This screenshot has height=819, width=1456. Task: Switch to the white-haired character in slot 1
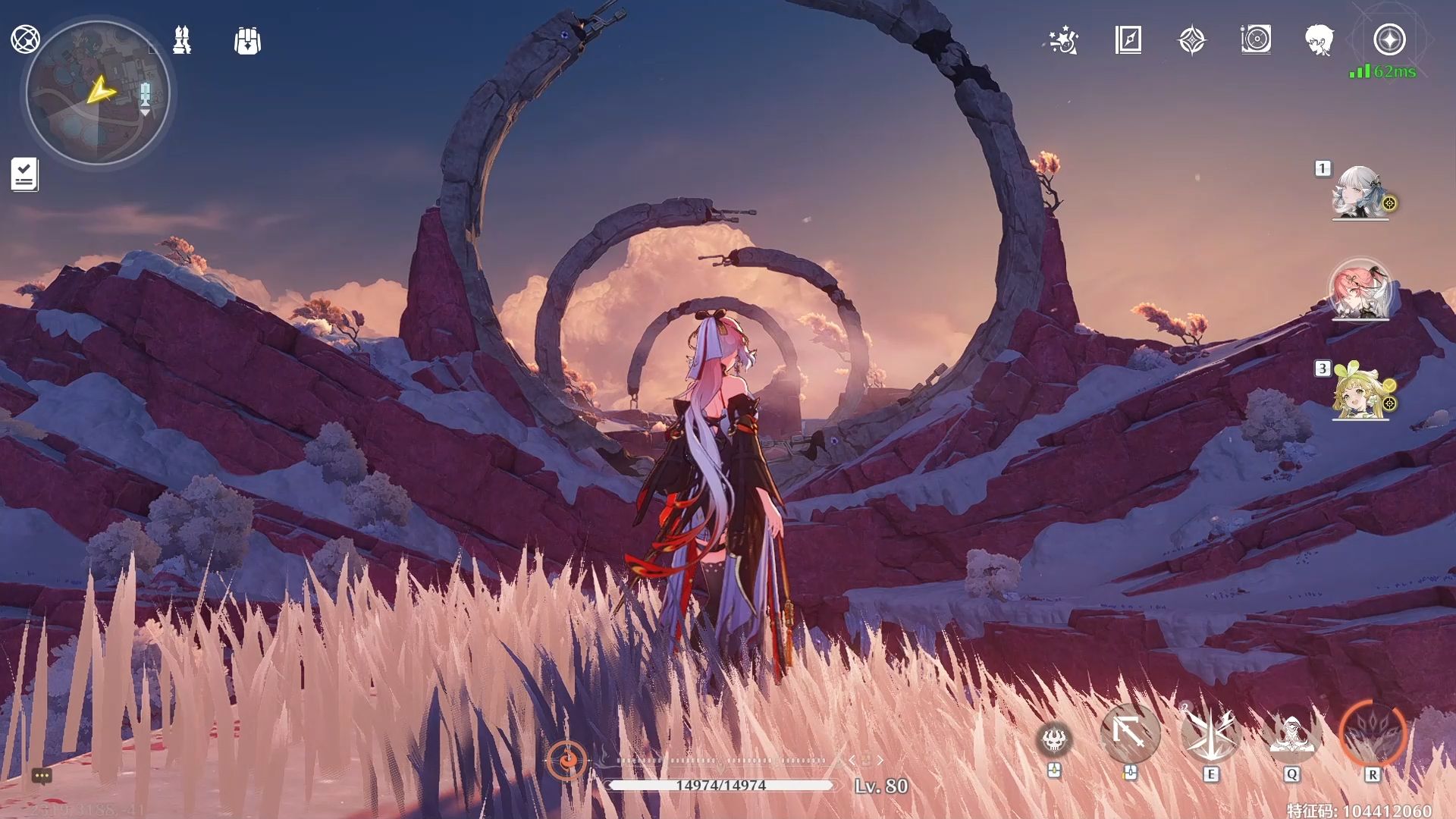click(x=1359, y=193)
